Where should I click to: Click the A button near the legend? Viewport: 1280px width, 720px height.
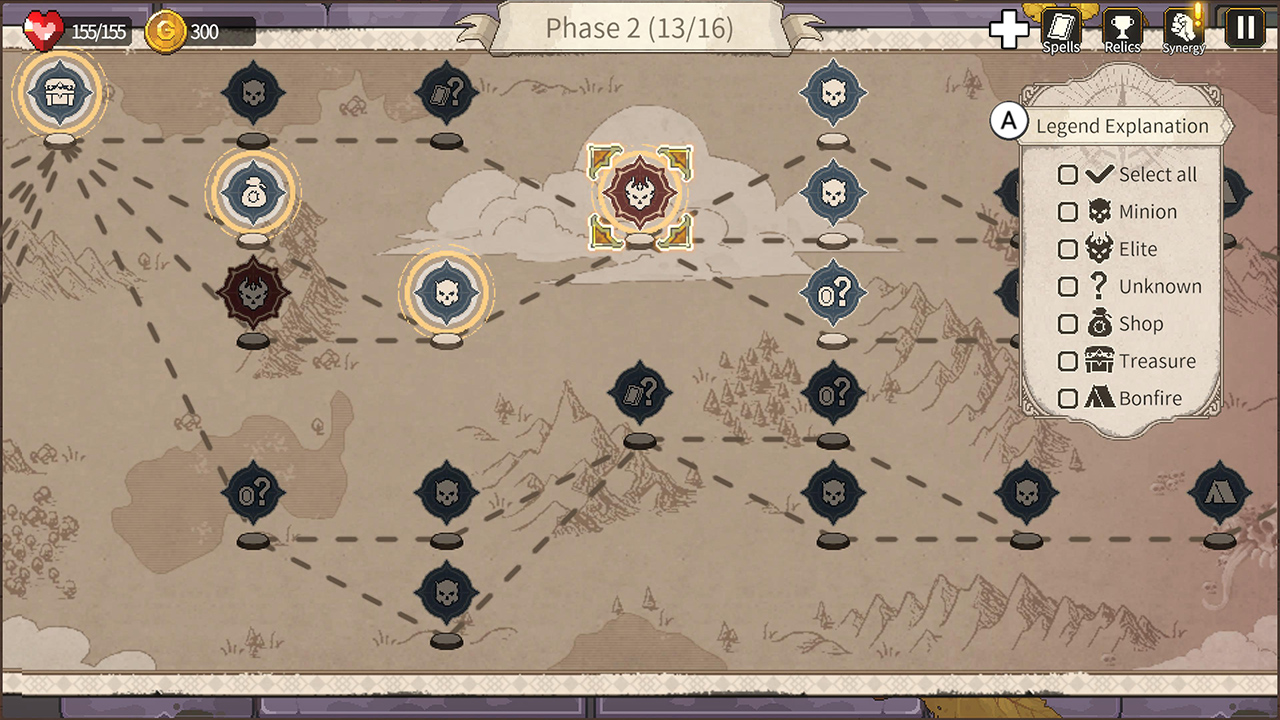pyautogui.click(x=1010, y=121)
